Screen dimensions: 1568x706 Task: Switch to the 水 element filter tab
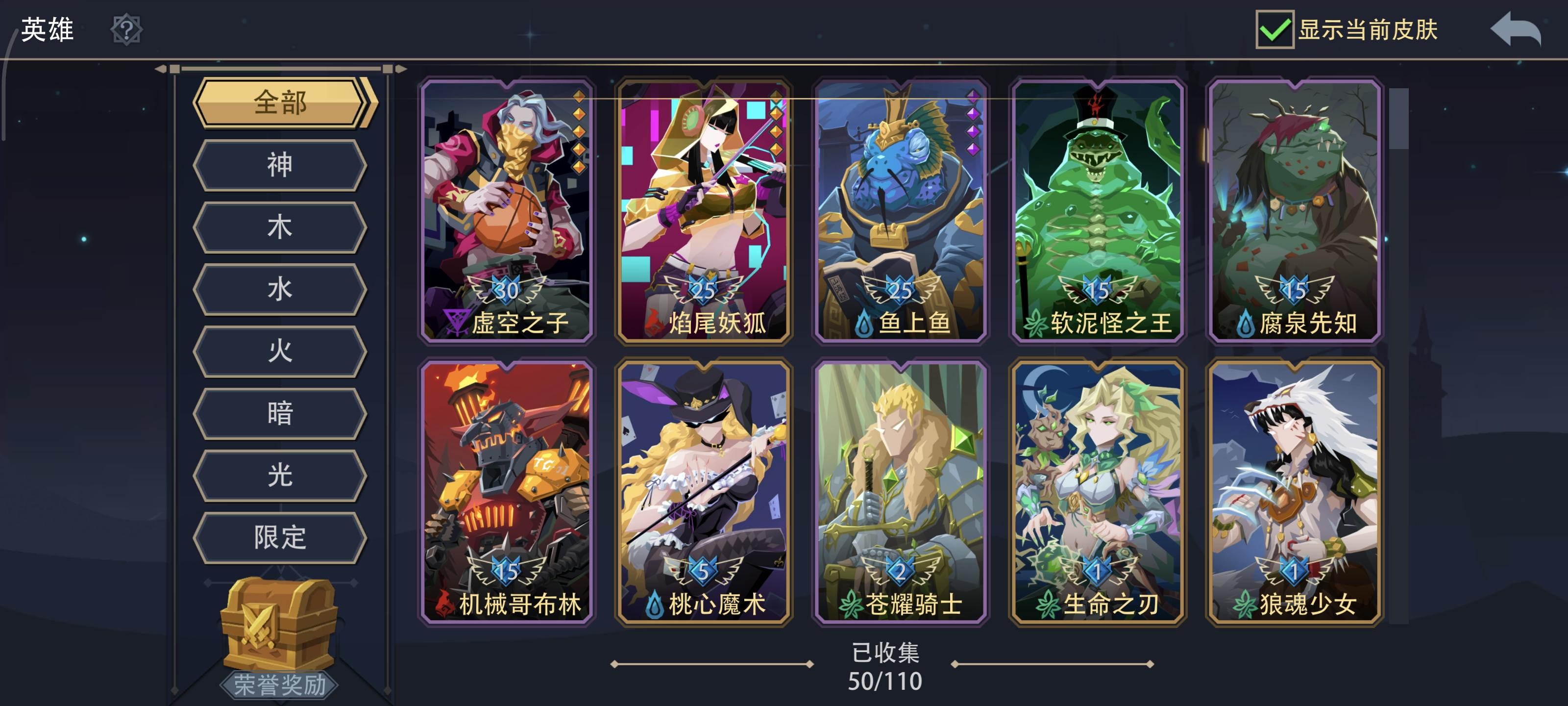click(279, 289)
